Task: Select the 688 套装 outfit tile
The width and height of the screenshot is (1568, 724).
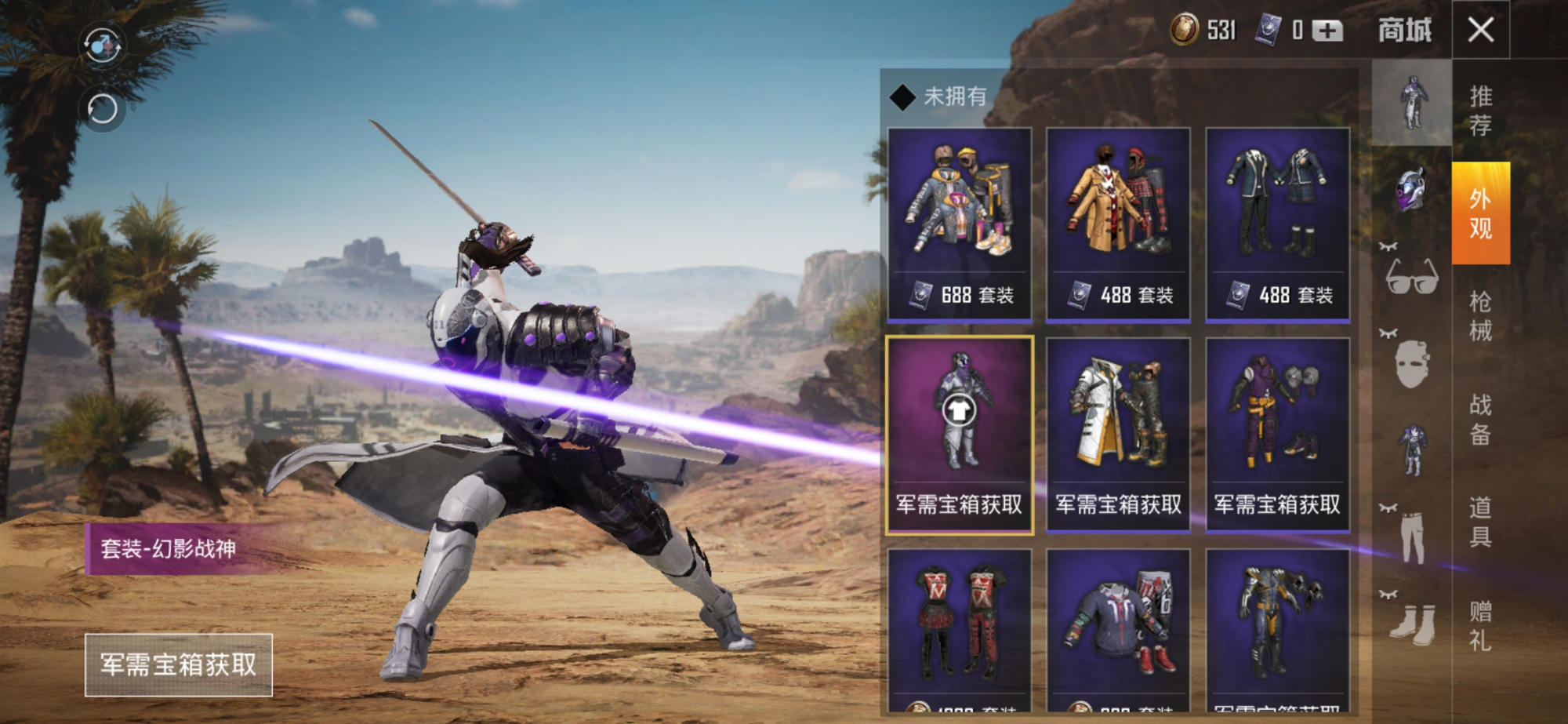Action: coord(959,224)
